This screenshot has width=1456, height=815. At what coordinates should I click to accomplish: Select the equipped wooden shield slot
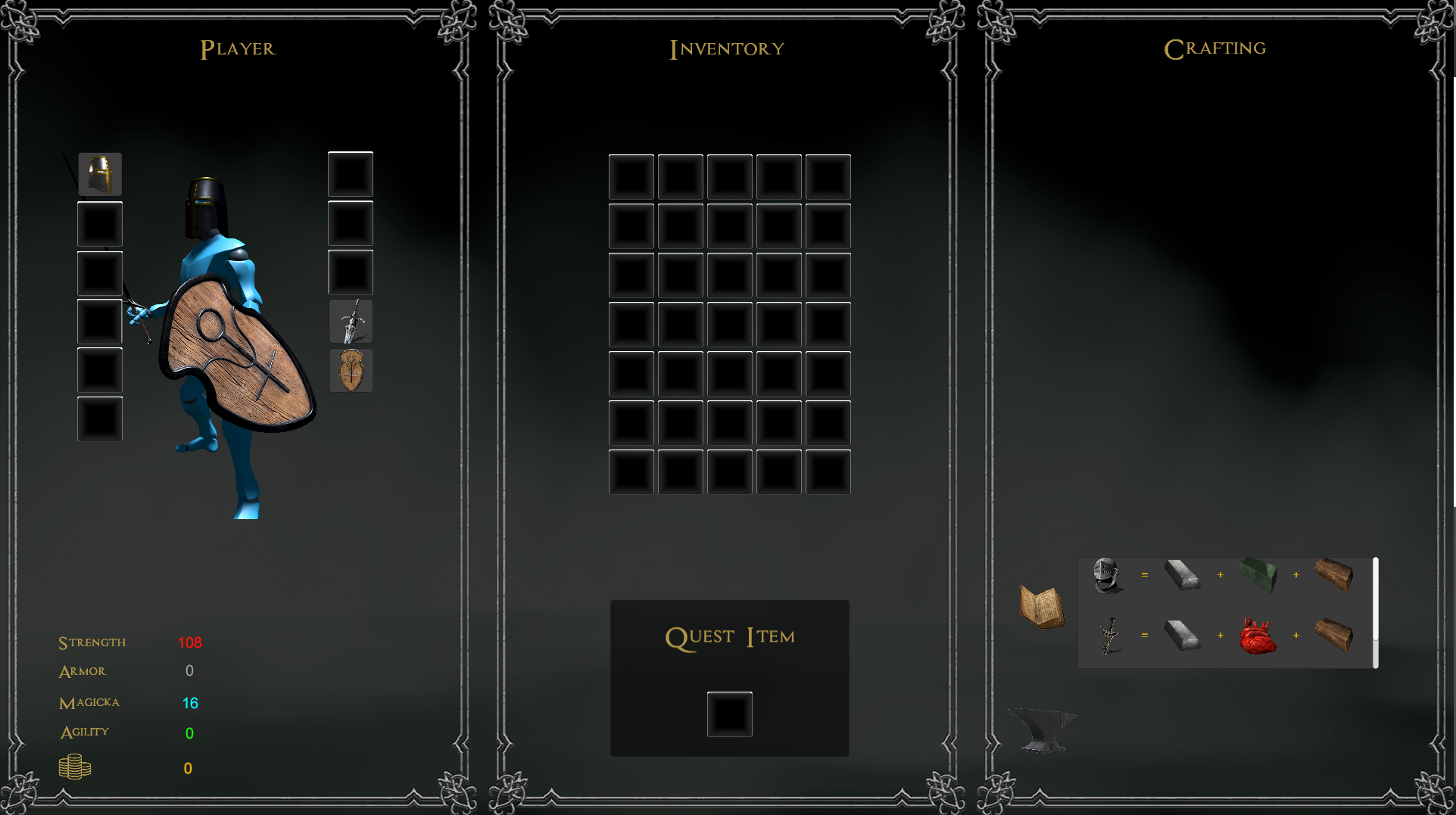pyautogui.click(x=351, y=371)
